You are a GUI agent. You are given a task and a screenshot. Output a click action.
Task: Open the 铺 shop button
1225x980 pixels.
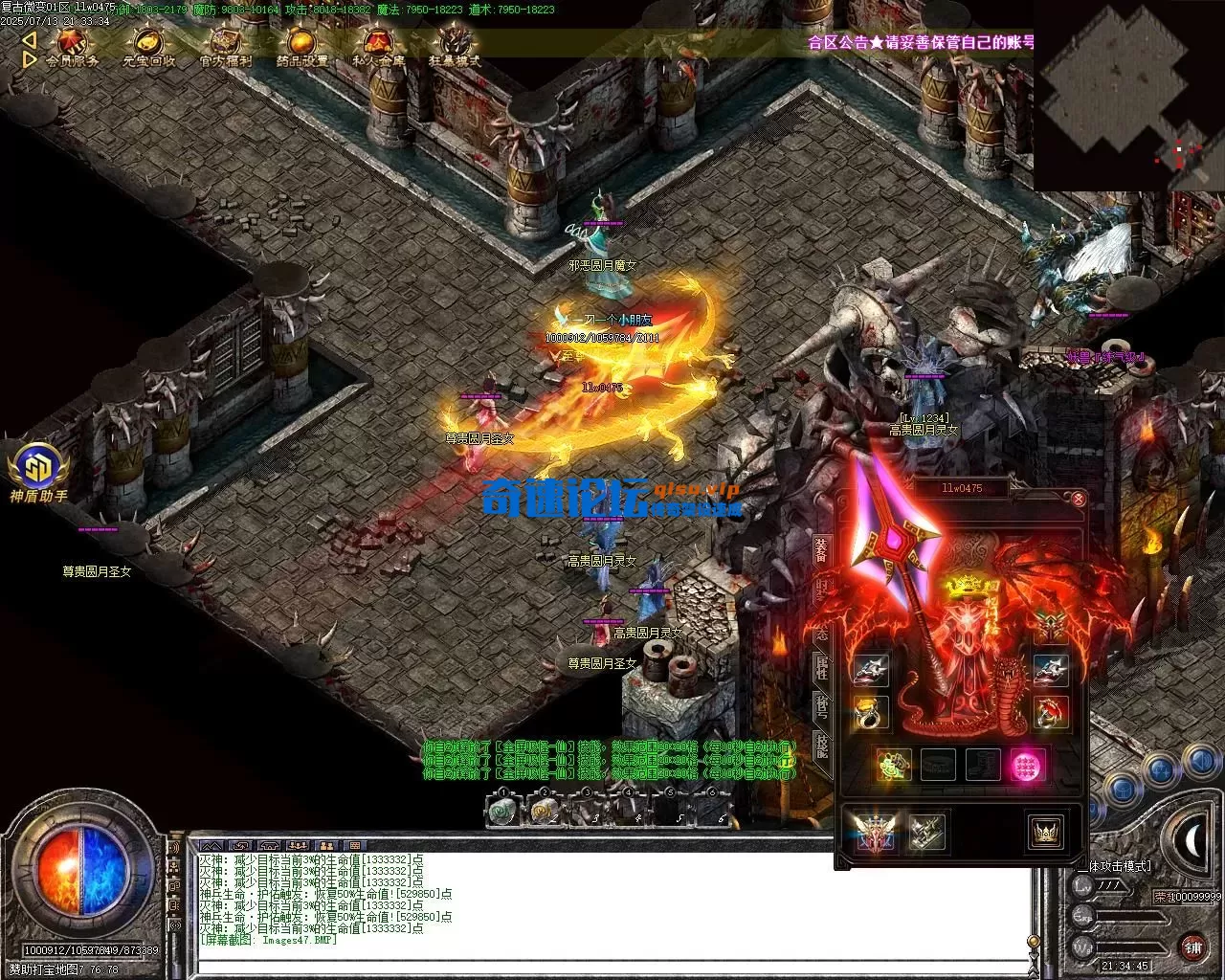1192,947
